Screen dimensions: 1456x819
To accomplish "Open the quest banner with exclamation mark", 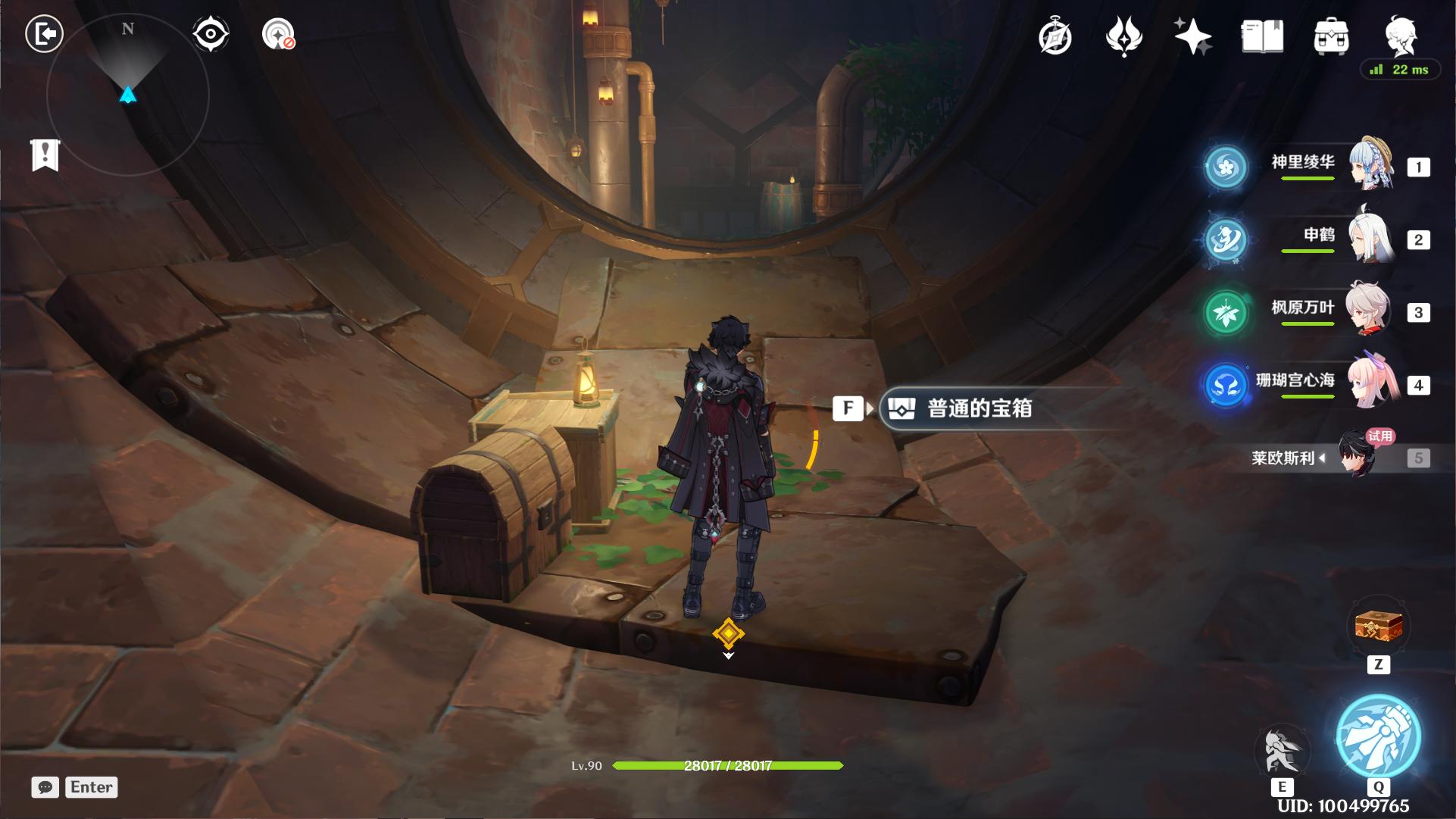I will (x=45, y=155).
